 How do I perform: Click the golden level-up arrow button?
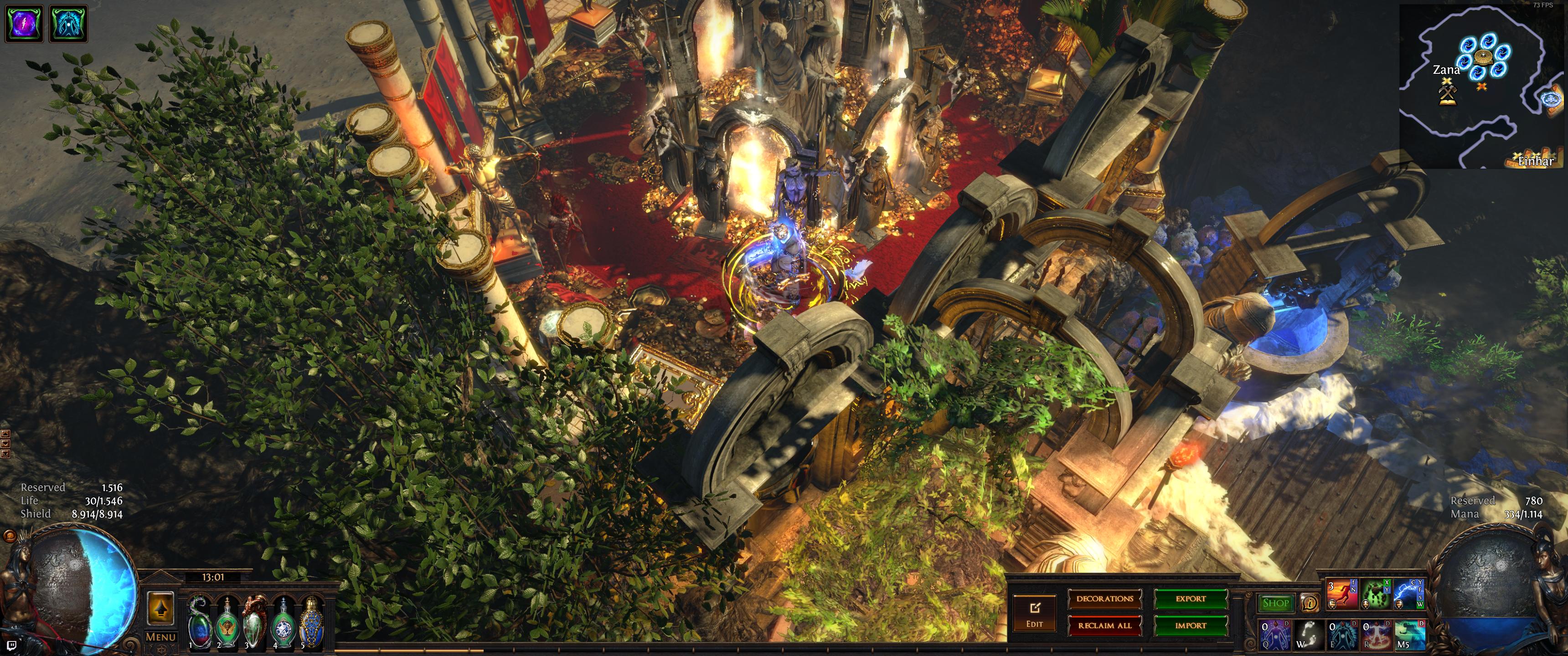pos(160,607)
